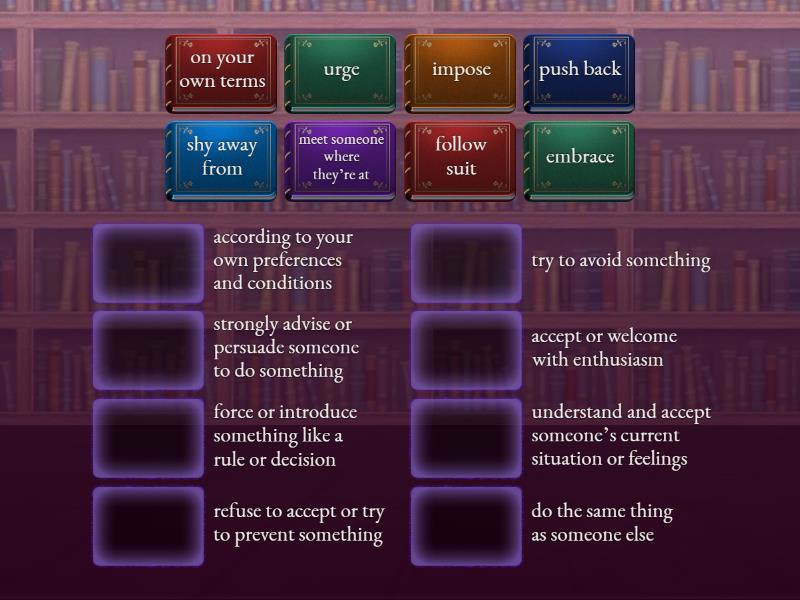Choose the red 'follow suit' book tile
Viewport: 800px width, 600px height.
(x=460, y=158)
